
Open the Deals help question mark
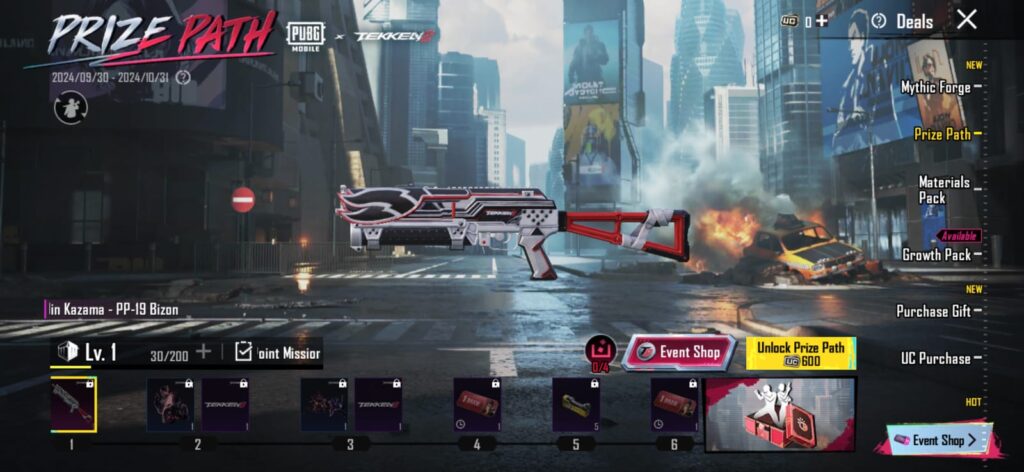879,20
